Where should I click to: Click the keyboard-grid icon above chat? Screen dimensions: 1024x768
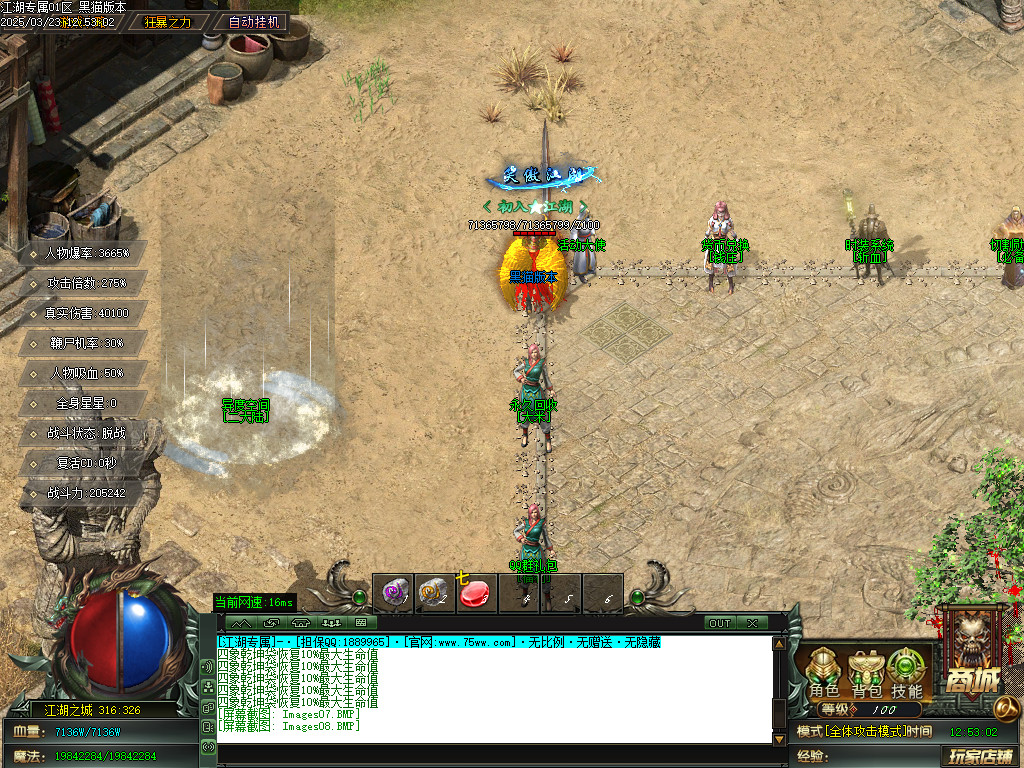coord(361,623)
